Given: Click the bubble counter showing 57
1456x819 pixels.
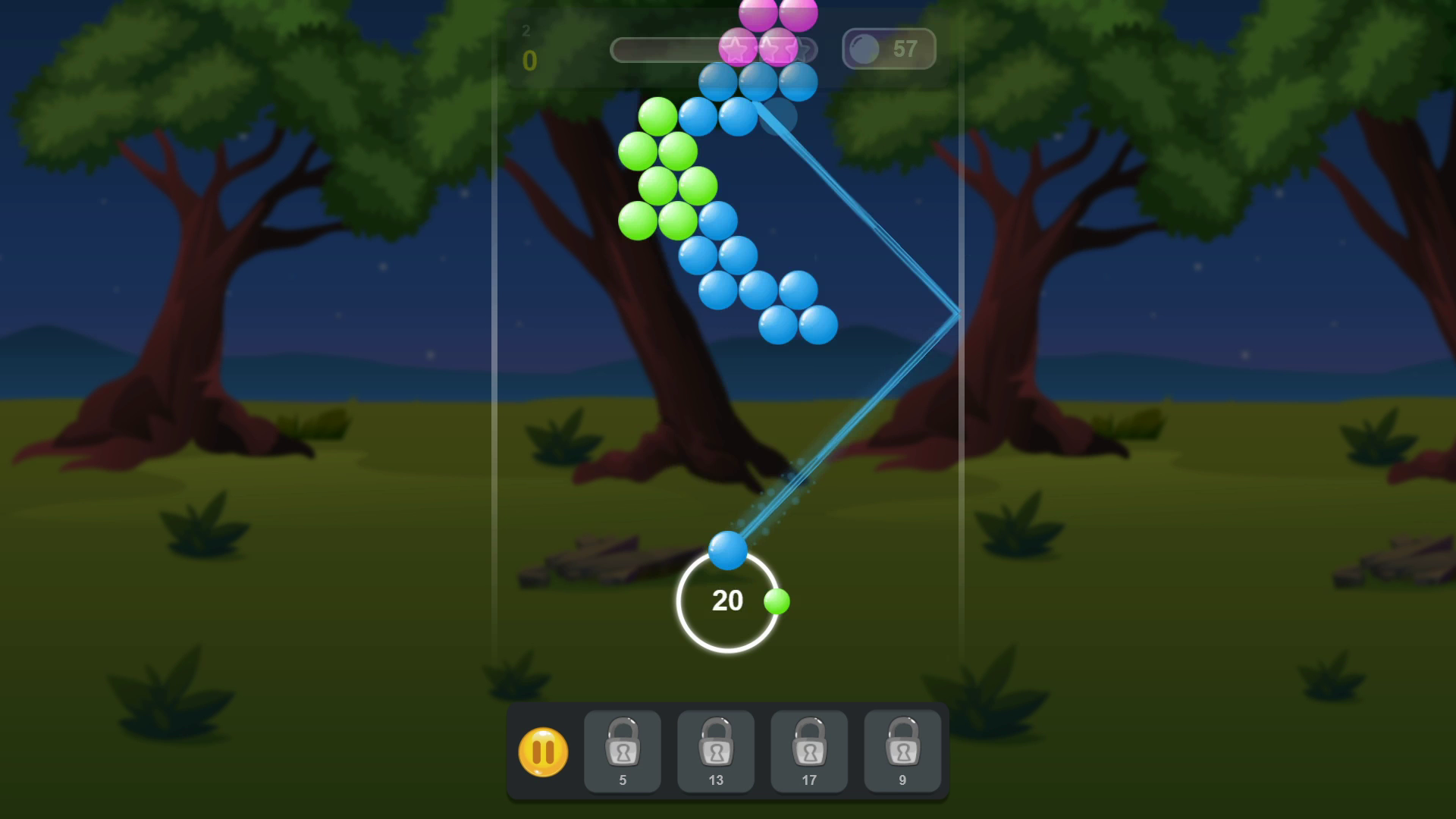Looking at the screenshot, I should click(888, 49).
